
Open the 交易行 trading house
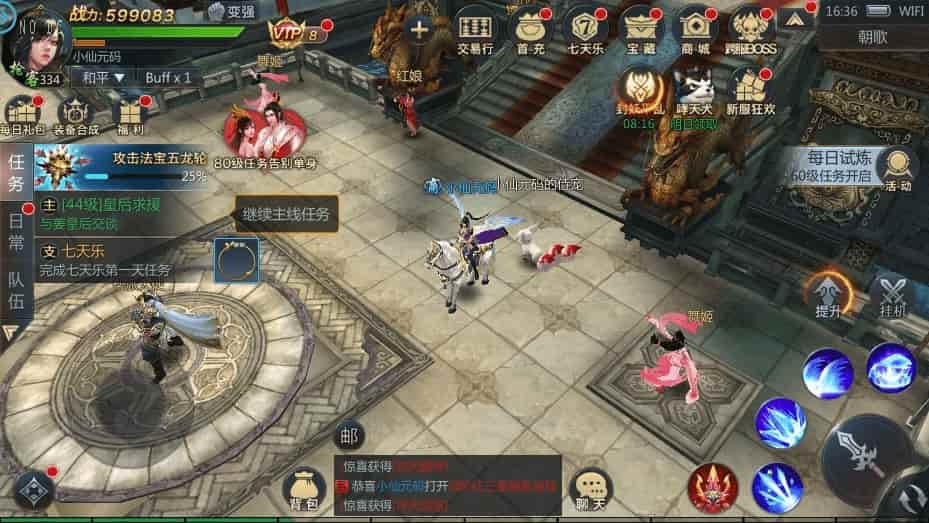pos(474,30)
